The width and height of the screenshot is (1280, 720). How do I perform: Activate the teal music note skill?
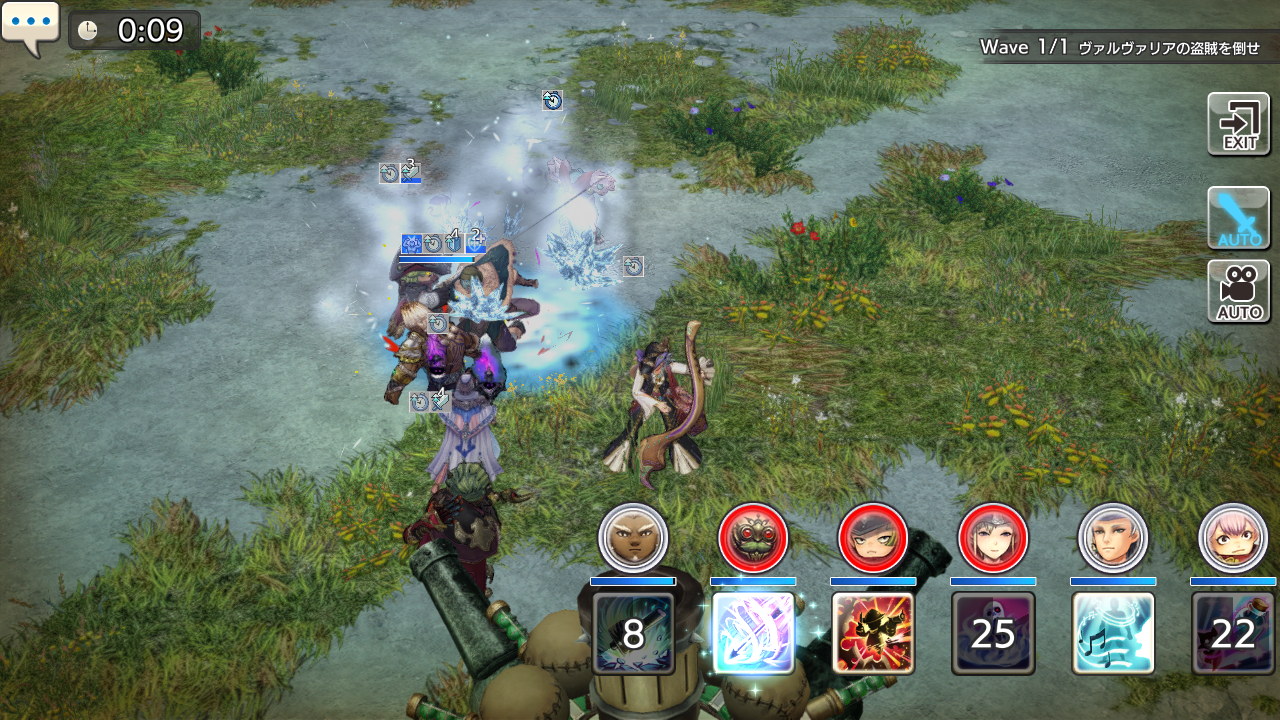click(x=1113, y=633)
